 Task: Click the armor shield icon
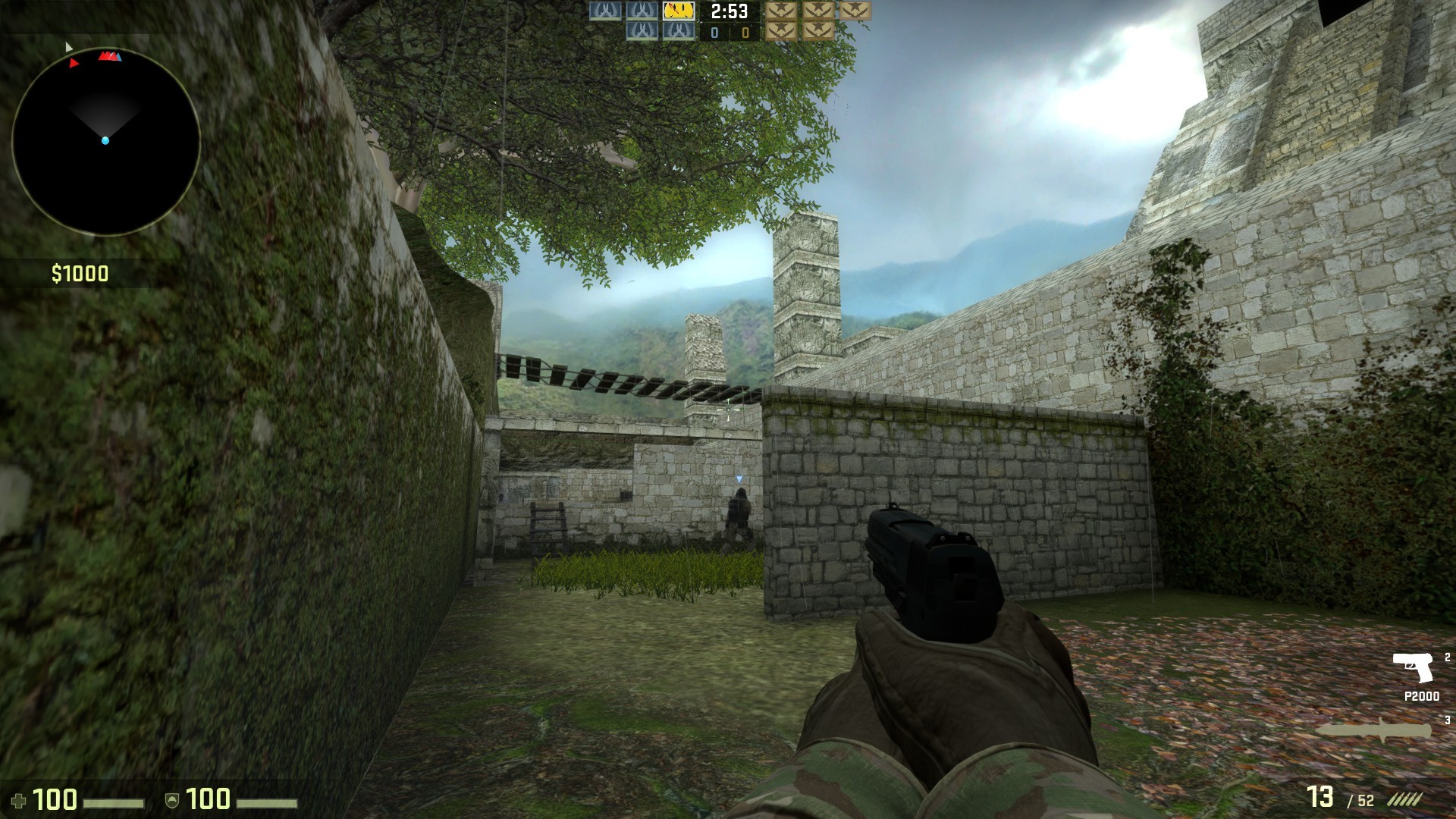173,798
